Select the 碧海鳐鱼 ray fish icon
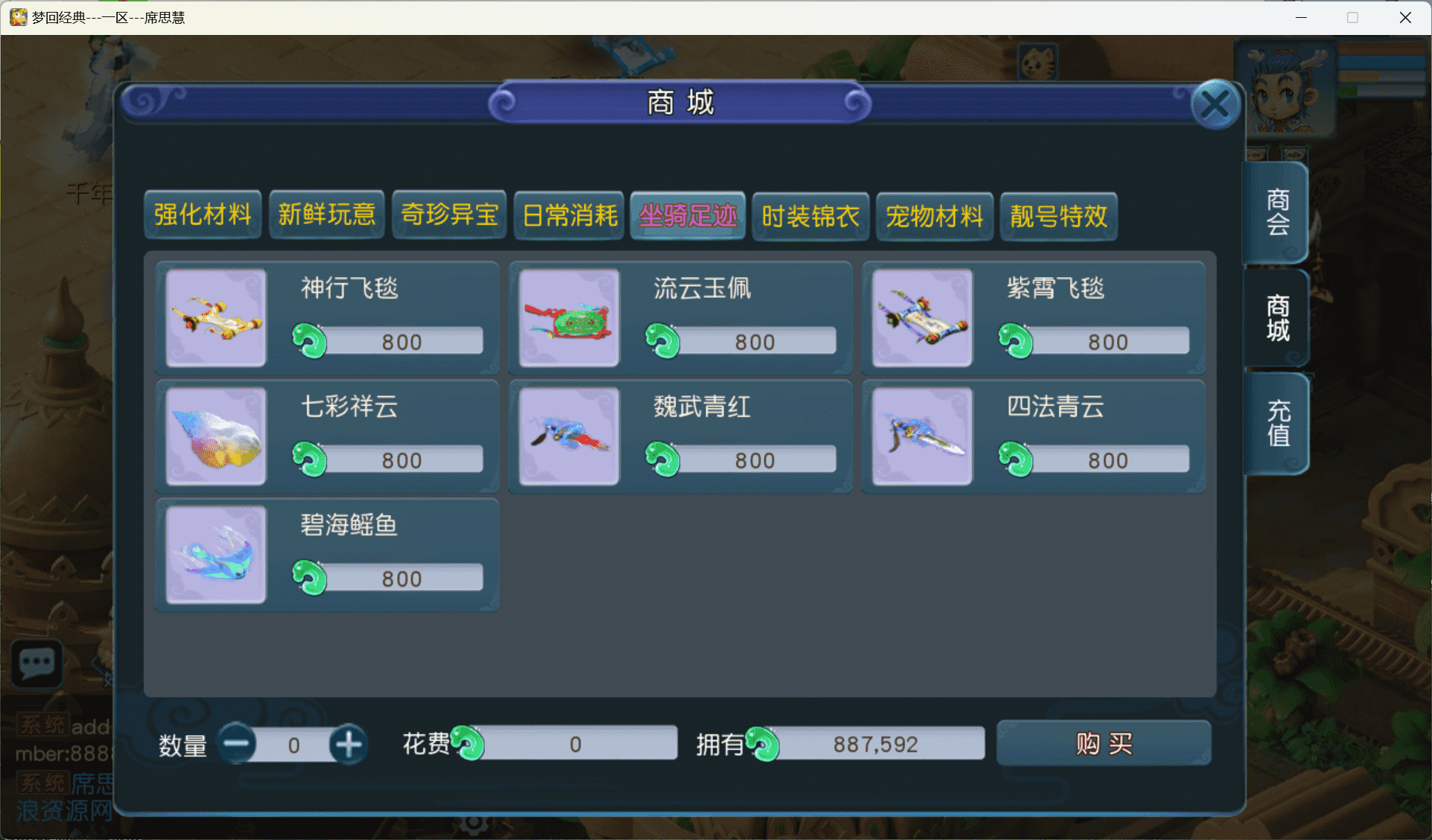This screenshot has height=840, width=1432. (215, 554)
